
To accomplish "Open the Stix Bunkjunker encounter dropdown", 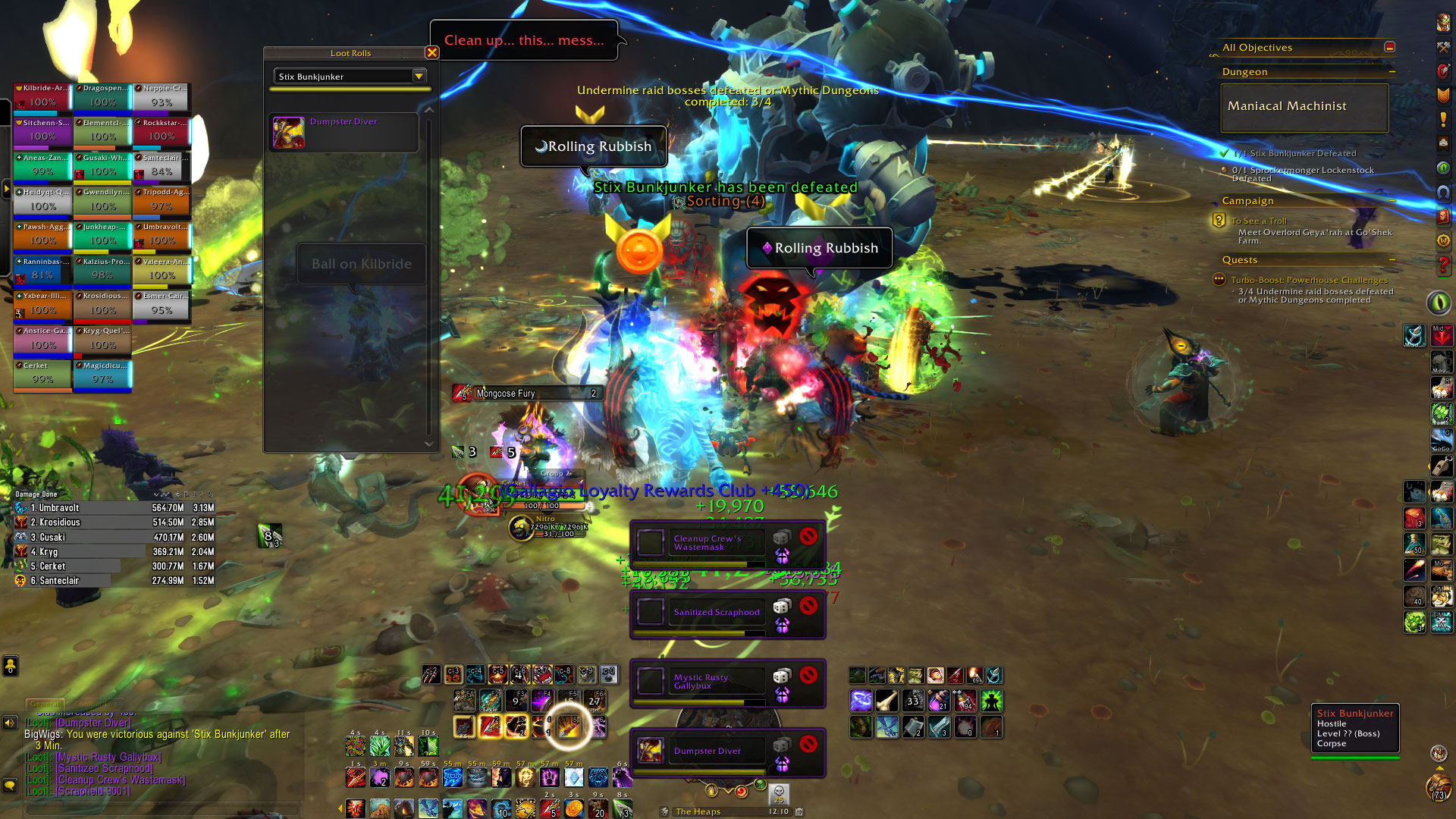I will pos(419,76).
